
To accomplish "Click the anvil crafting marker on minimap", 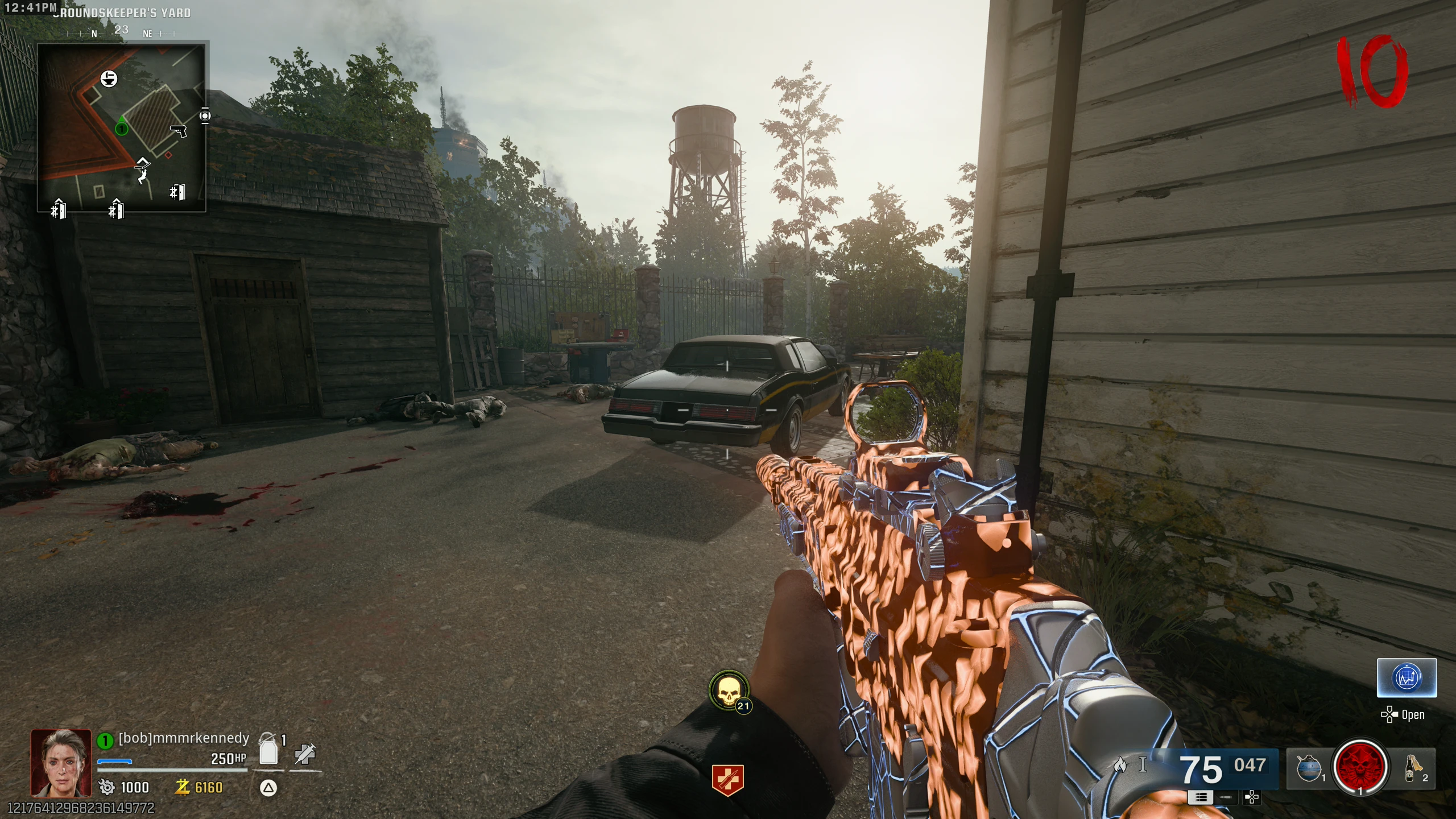I will pos(109,78).
